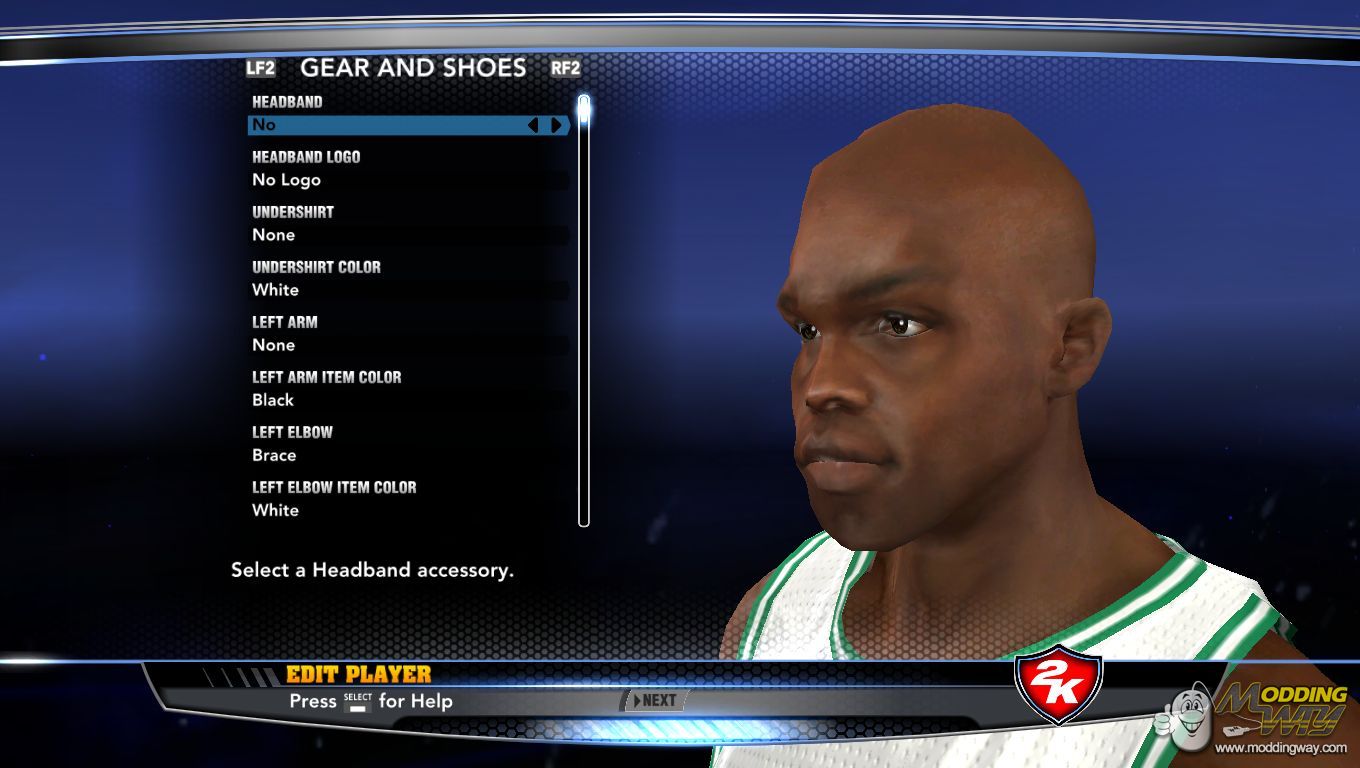Viewport: 1360px width, 768px height.
Task: Click the gear list scrollbar
Action: [x=584, y=310]
